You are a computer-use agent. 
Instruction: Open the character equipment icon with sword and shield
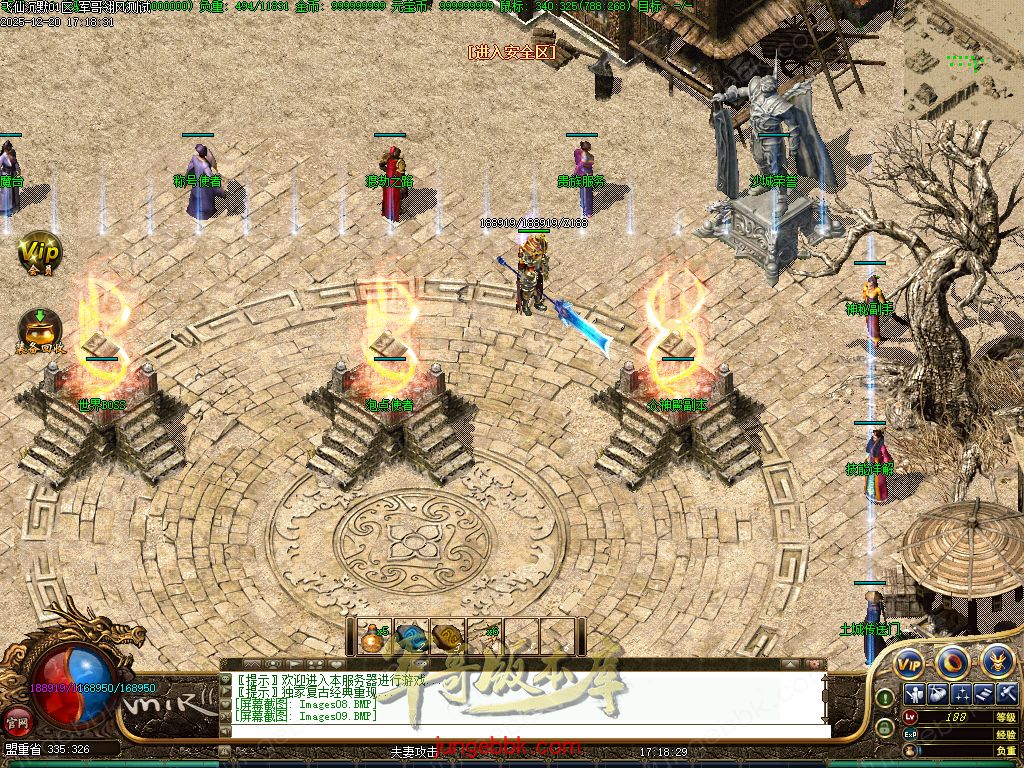[913, 694]
